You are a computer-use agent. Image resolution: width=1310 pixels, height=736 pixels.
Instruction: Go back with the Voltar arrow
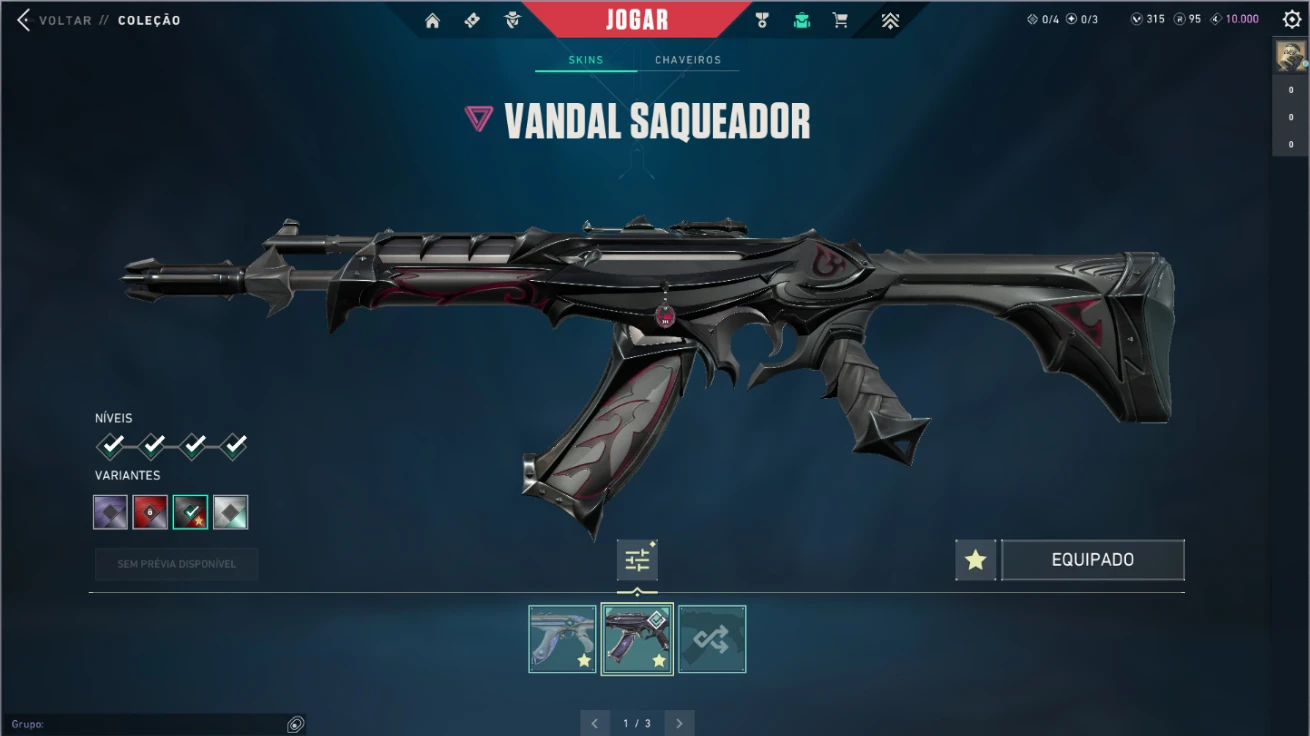[x=24, y=20]
